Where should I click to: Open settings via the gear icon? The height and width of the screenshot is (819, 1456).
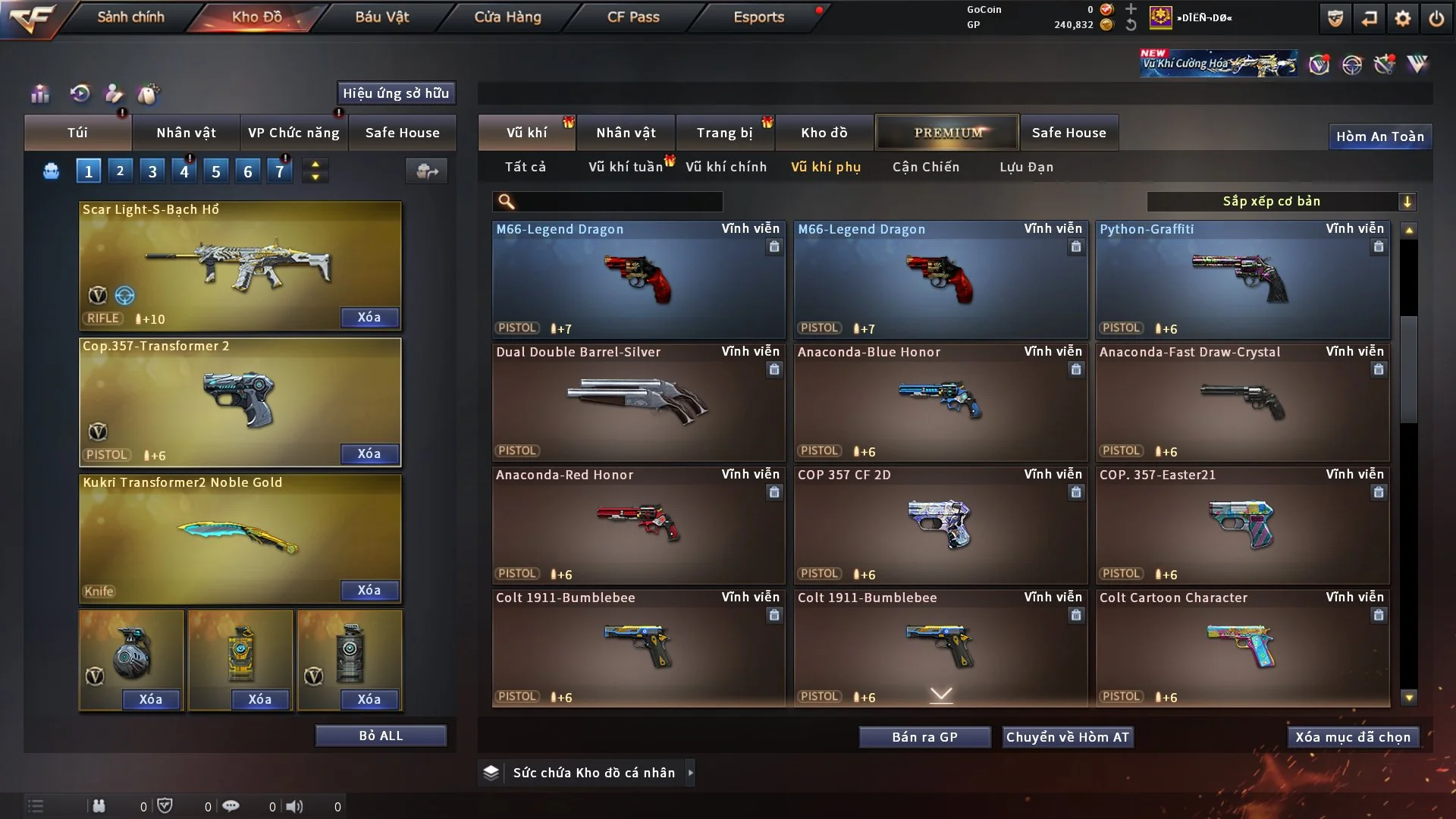[x=1402, y=18]
